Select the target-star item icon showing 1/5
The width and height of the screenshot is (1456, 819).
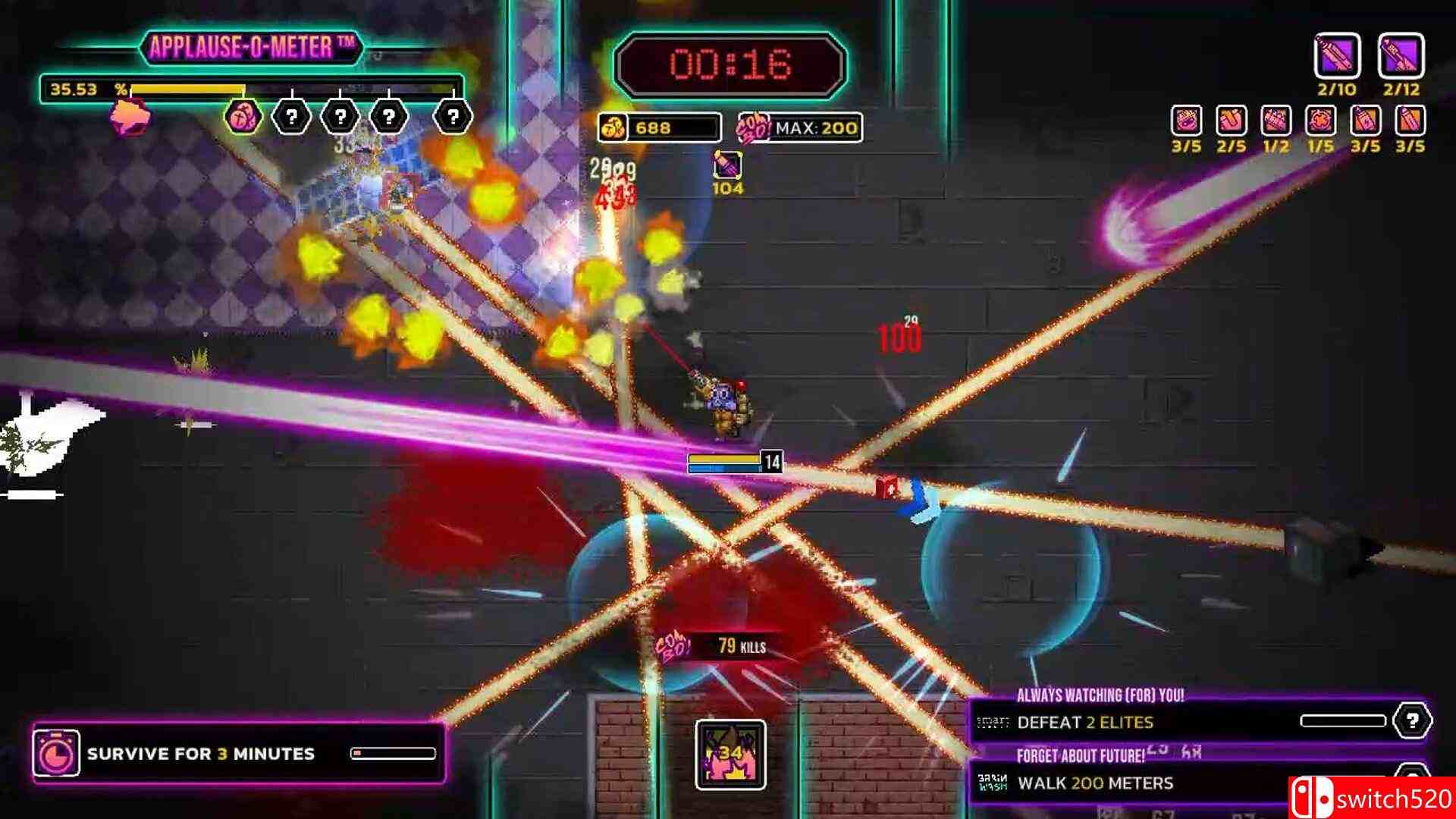[x=1321, y=121]
